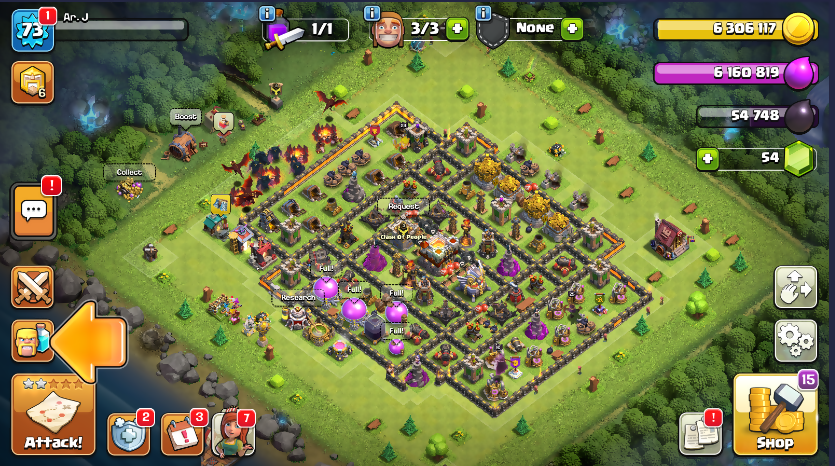Open the village layout editor button
Viewport: 835px width, 466px height.
[x=795, y=287]
